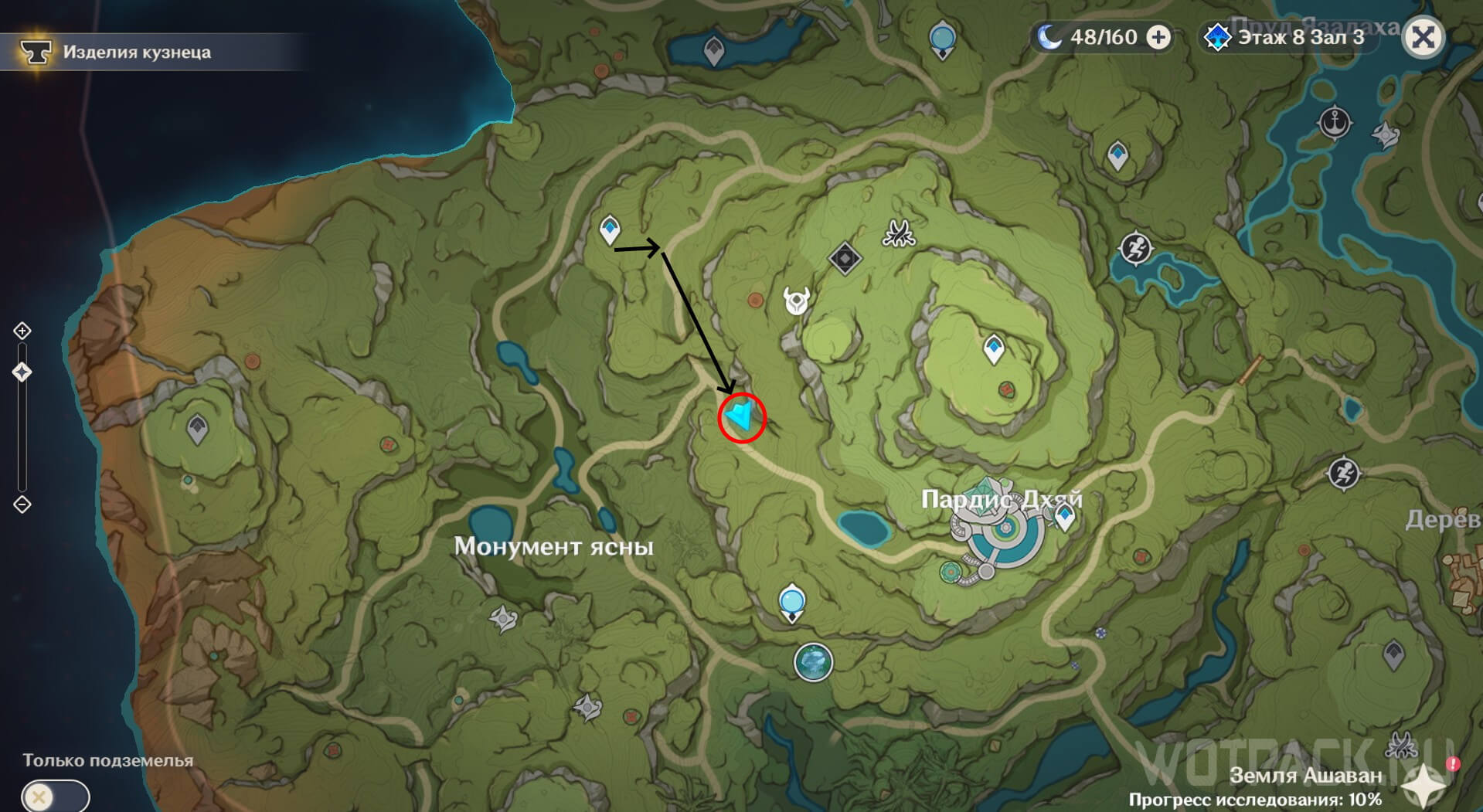The height and width of the screenshot is (812, 1483).
Task: Select the round domain marker south of the plateau
Action: 813,662
